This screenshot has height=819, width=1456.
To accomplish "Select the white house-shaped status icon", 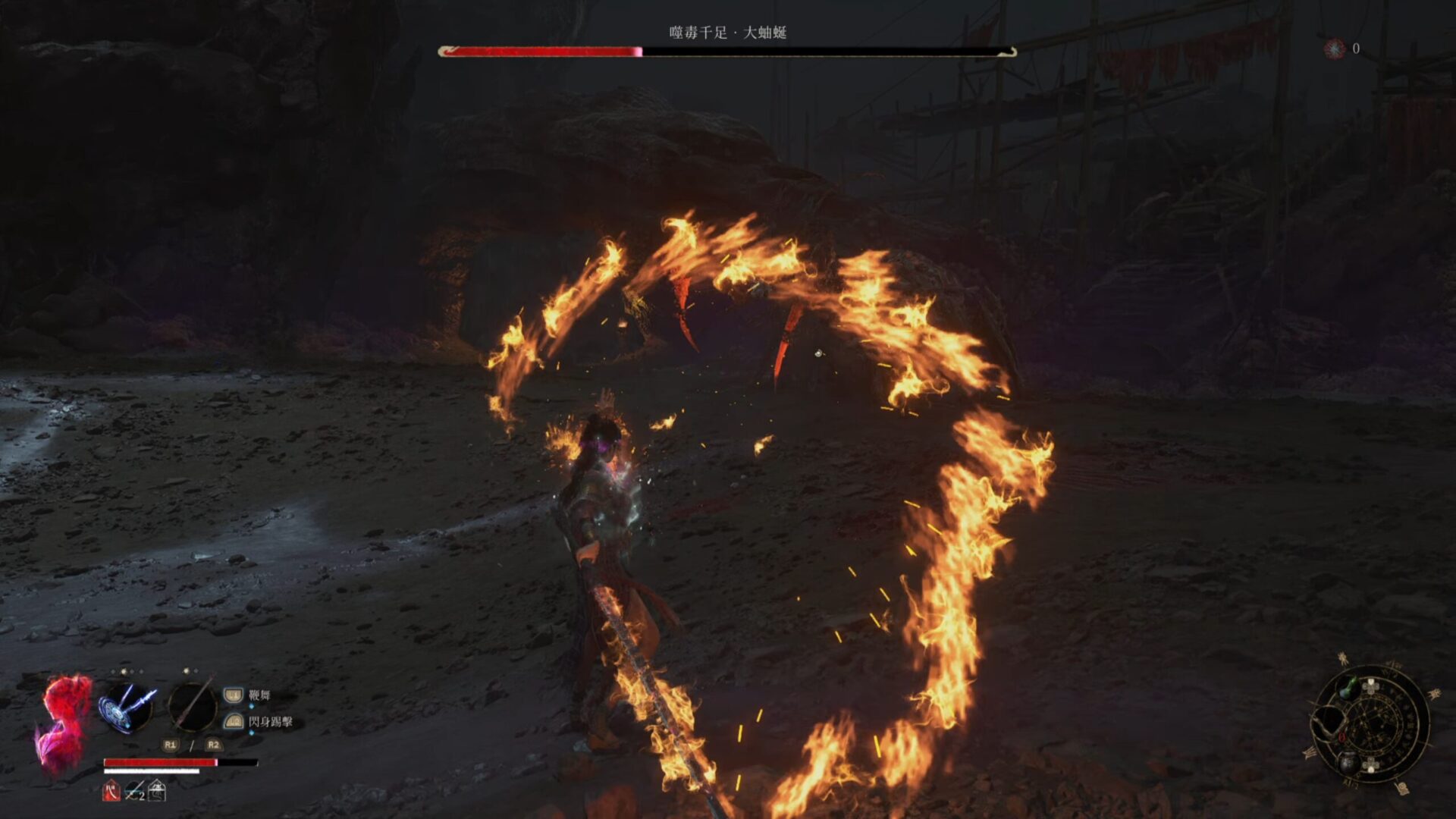I will (x=157, y=791).
